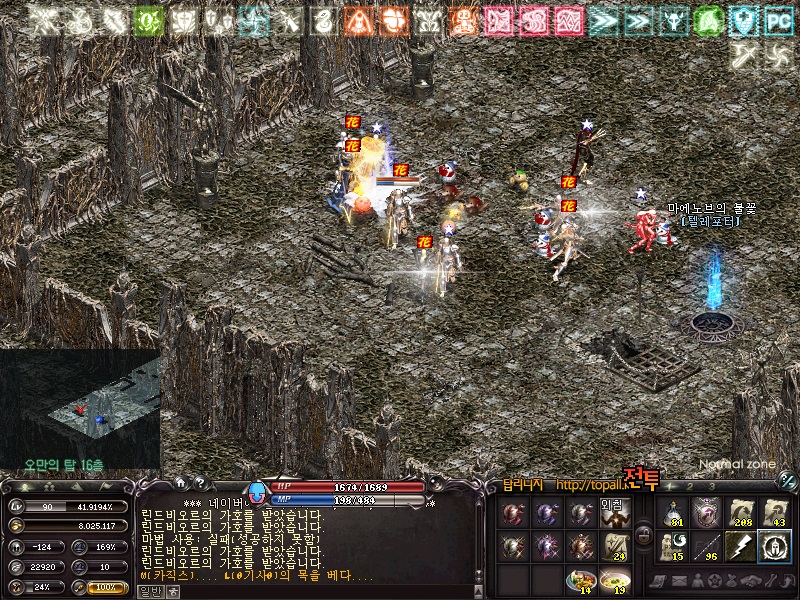Open the mail envelope menu icon
The image size is (800, 600).
[x=679, y=581]
